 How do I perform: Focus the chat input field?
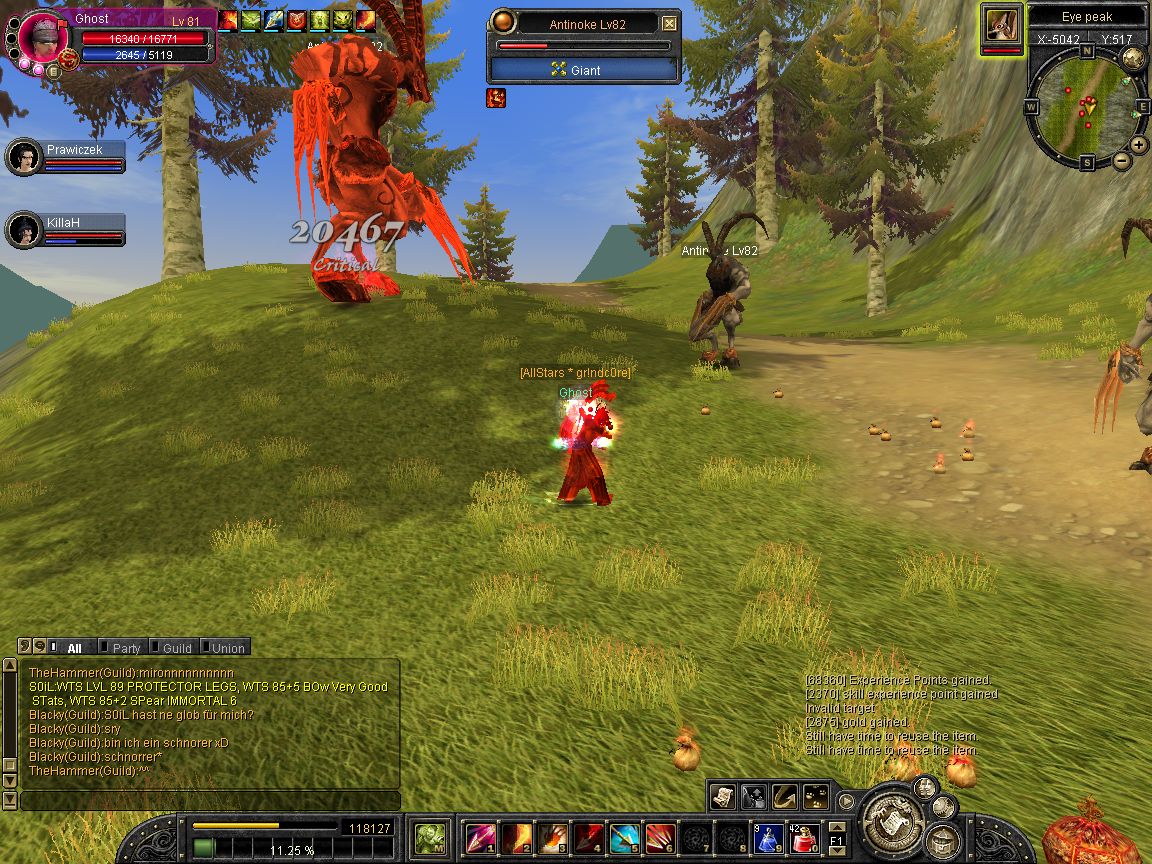point(210,801)
